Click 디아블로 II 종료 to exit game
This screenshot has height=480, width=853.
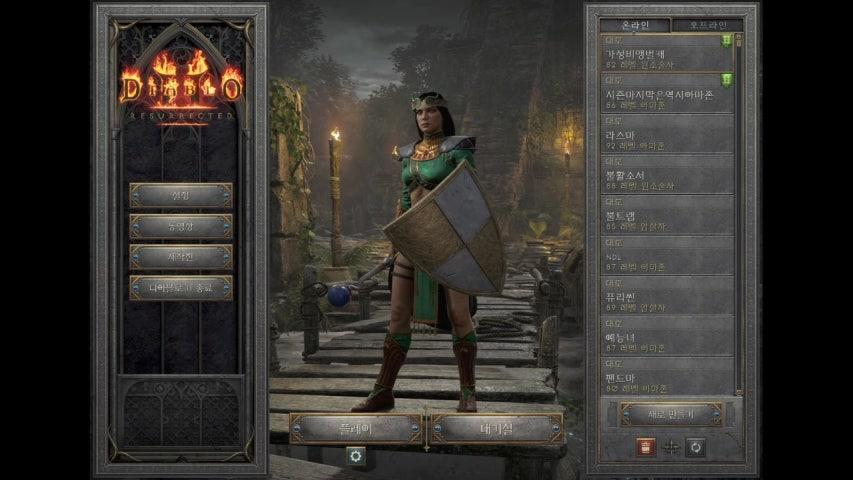[x=181, y=288]
